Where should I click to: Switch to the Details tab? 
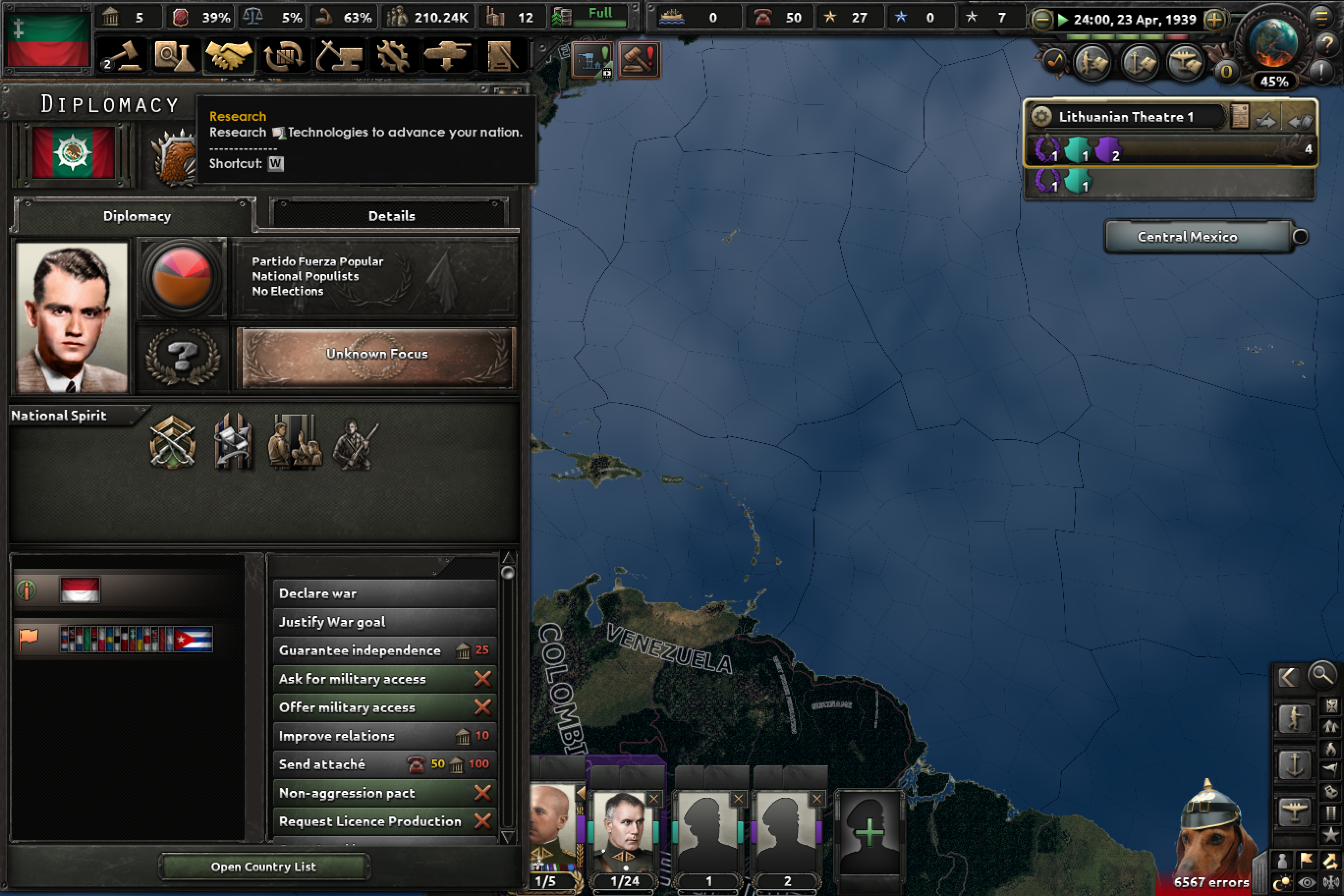click(391, 216)
